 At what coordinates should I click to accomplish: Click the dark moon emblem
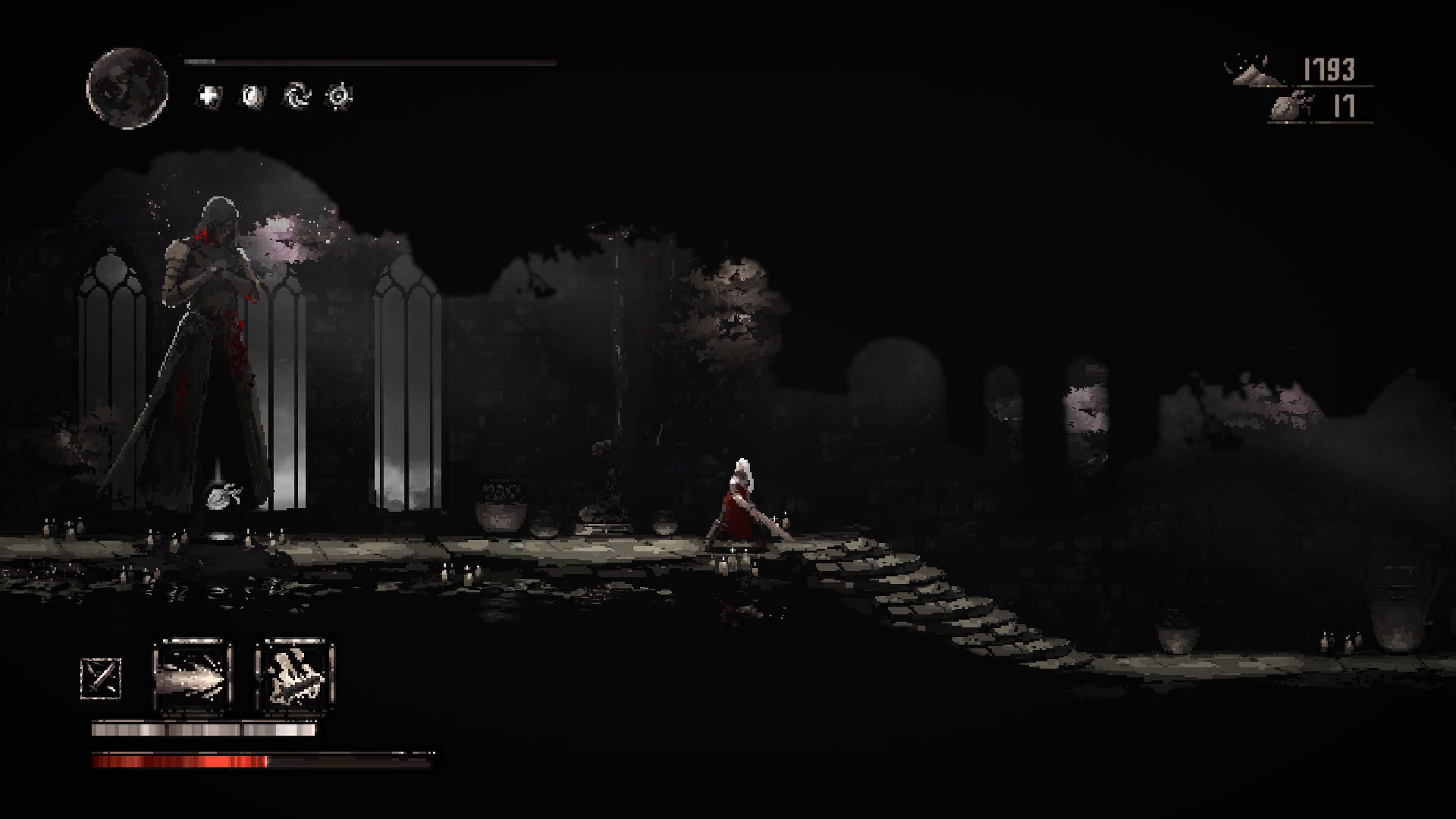(x=128, y=89)
